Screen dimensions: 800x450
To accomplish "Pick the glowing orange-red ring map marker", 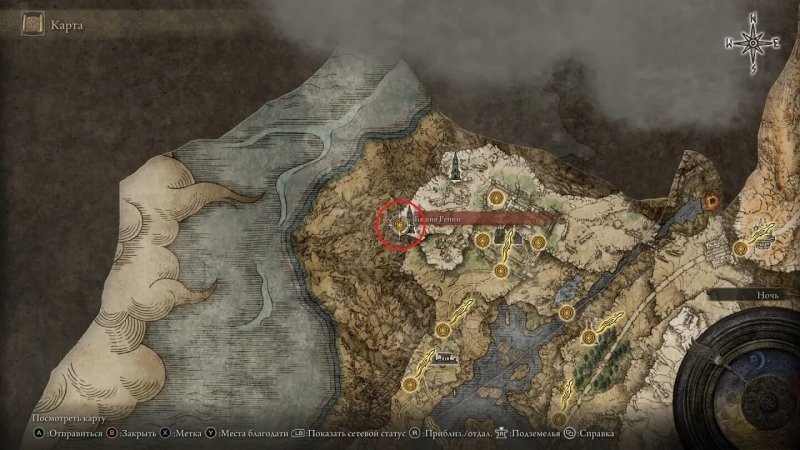I will [x=712, y=200].
